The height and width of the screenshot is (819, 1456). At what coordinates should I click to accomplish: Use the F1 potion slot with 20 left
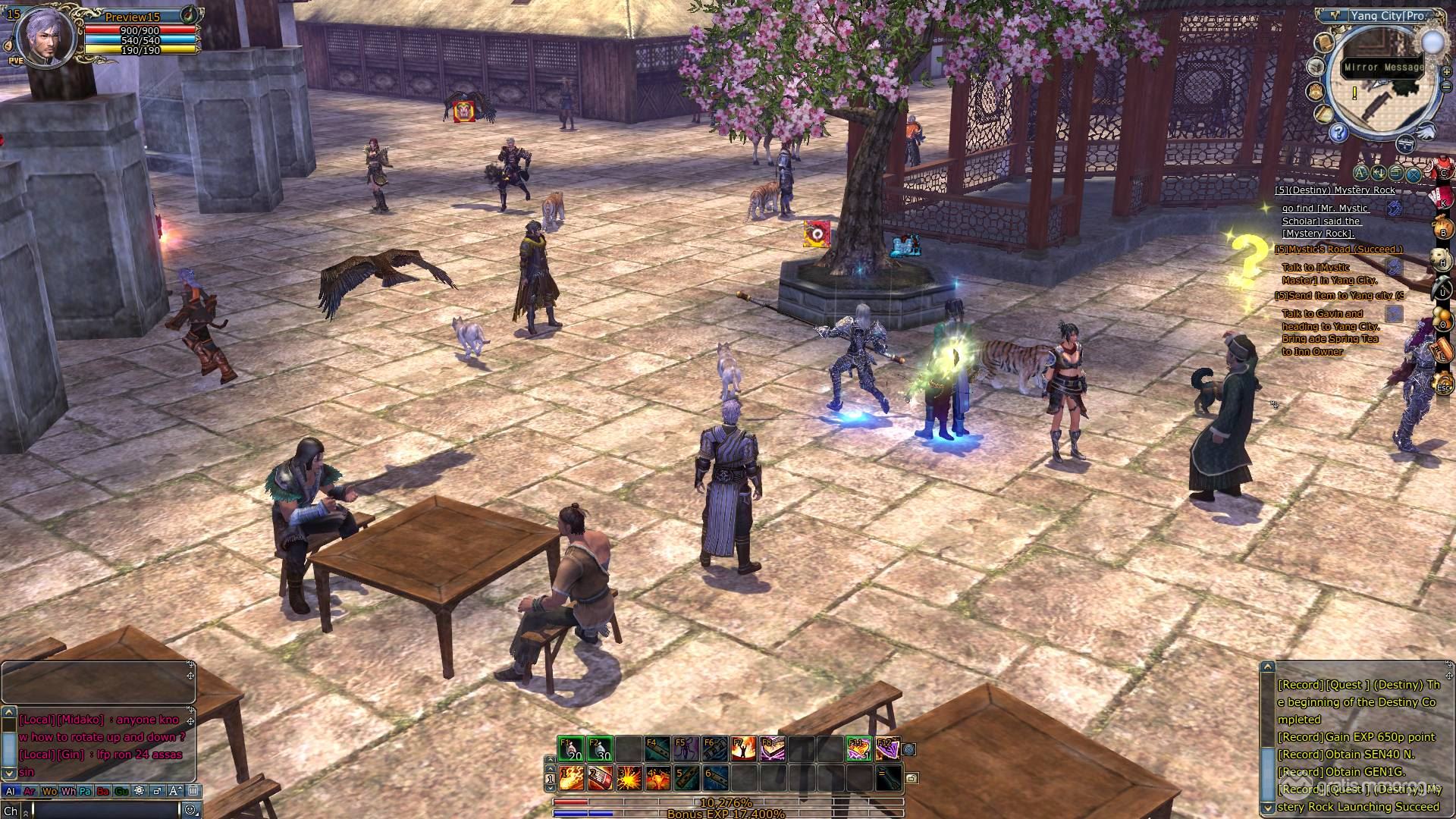coord(570,749)
